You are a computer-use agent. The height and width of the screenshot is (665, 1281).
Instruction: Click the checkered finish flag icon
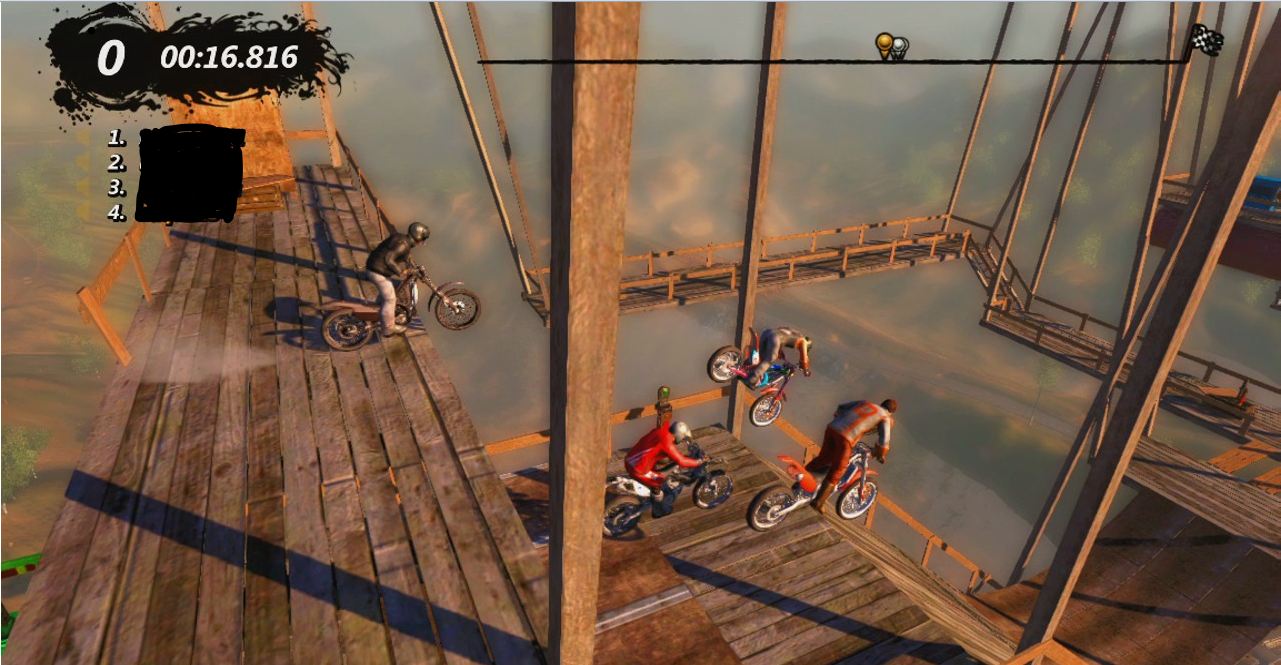1206,40
